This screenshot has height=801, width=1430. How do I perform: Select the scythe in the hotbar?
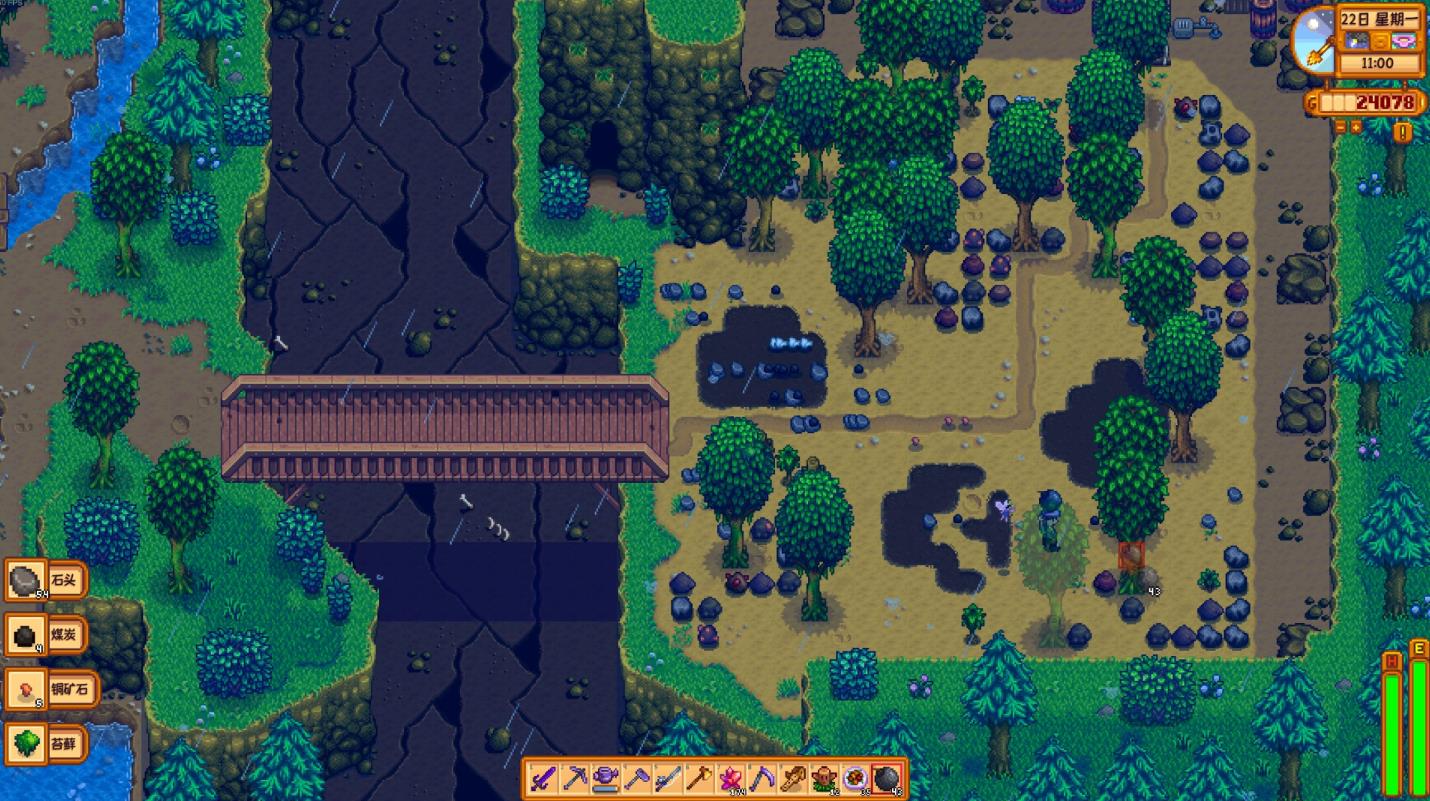point(761,778)
